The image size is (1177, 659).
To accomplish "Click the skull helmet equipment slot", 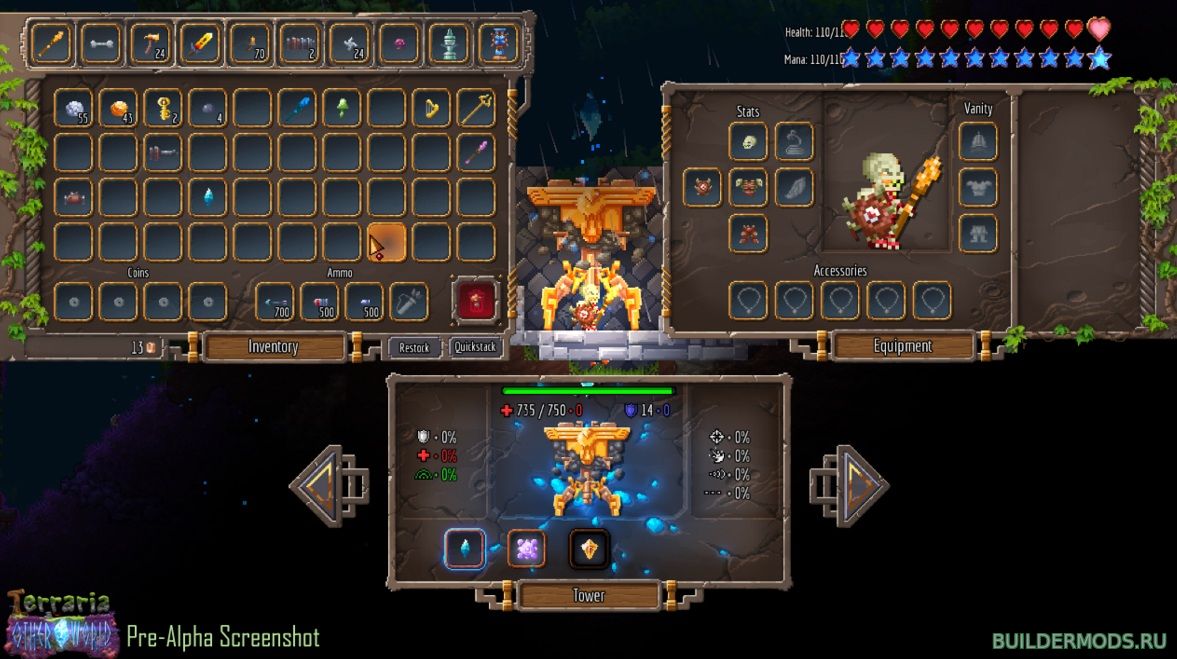I will [x=748, y=142].
